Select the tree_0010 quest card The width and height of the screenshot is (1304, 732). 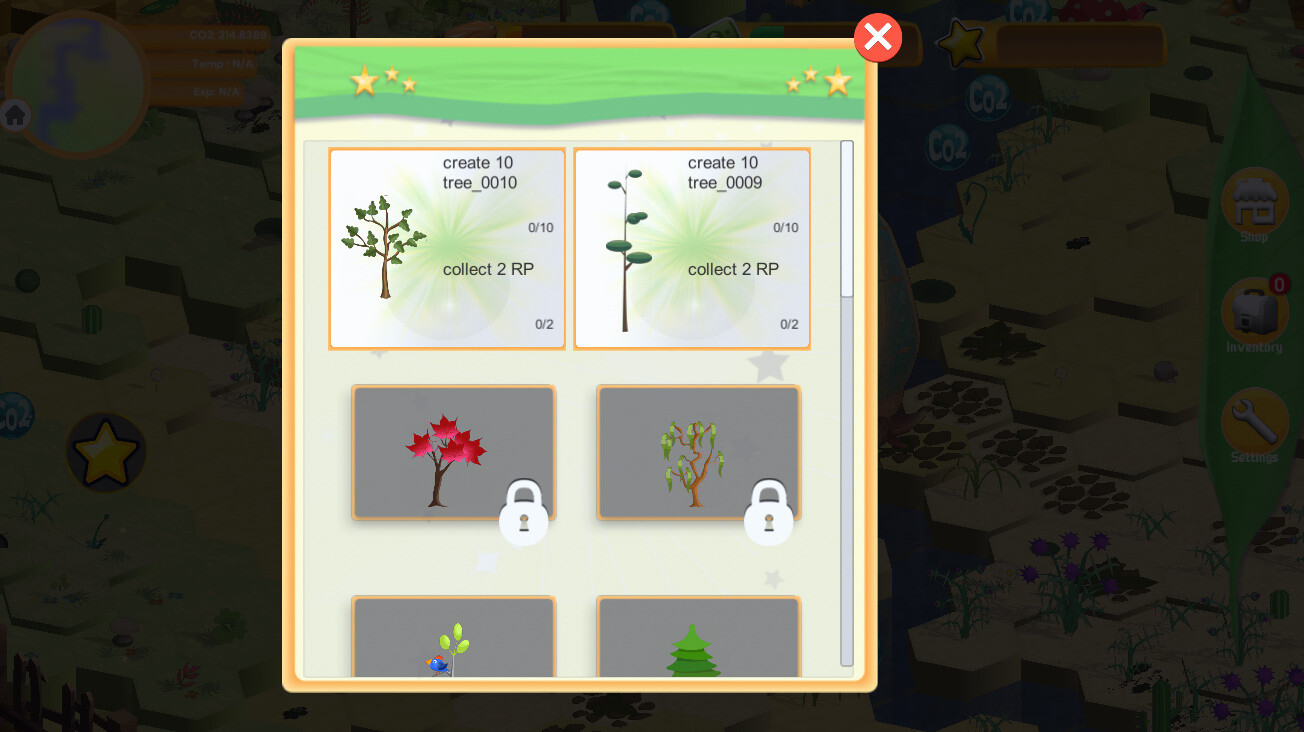pyautogui.click(x=446, y=248)
